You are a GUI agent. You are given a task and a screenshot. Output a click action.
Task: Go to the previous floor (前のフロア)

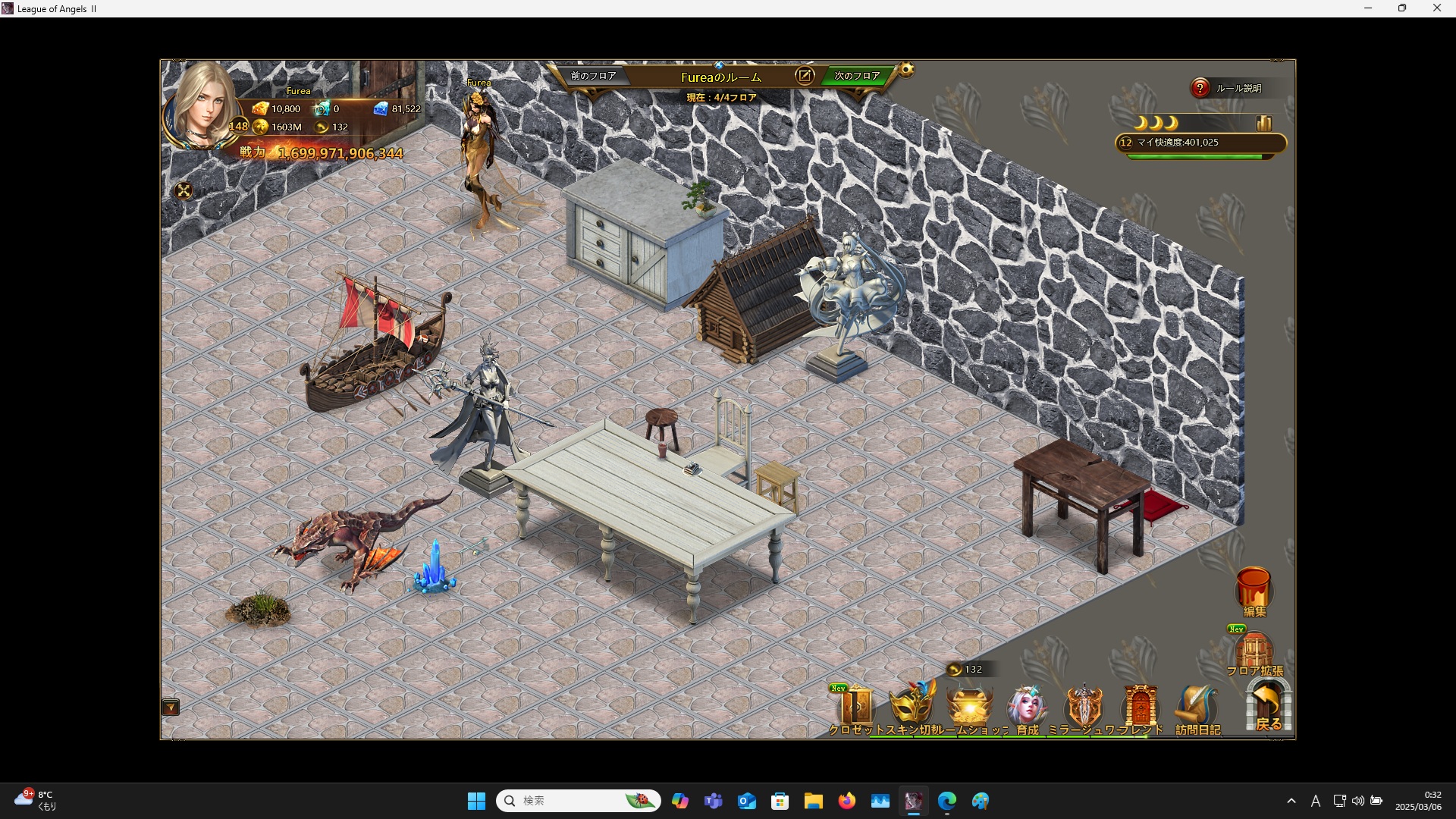point(593,76)
